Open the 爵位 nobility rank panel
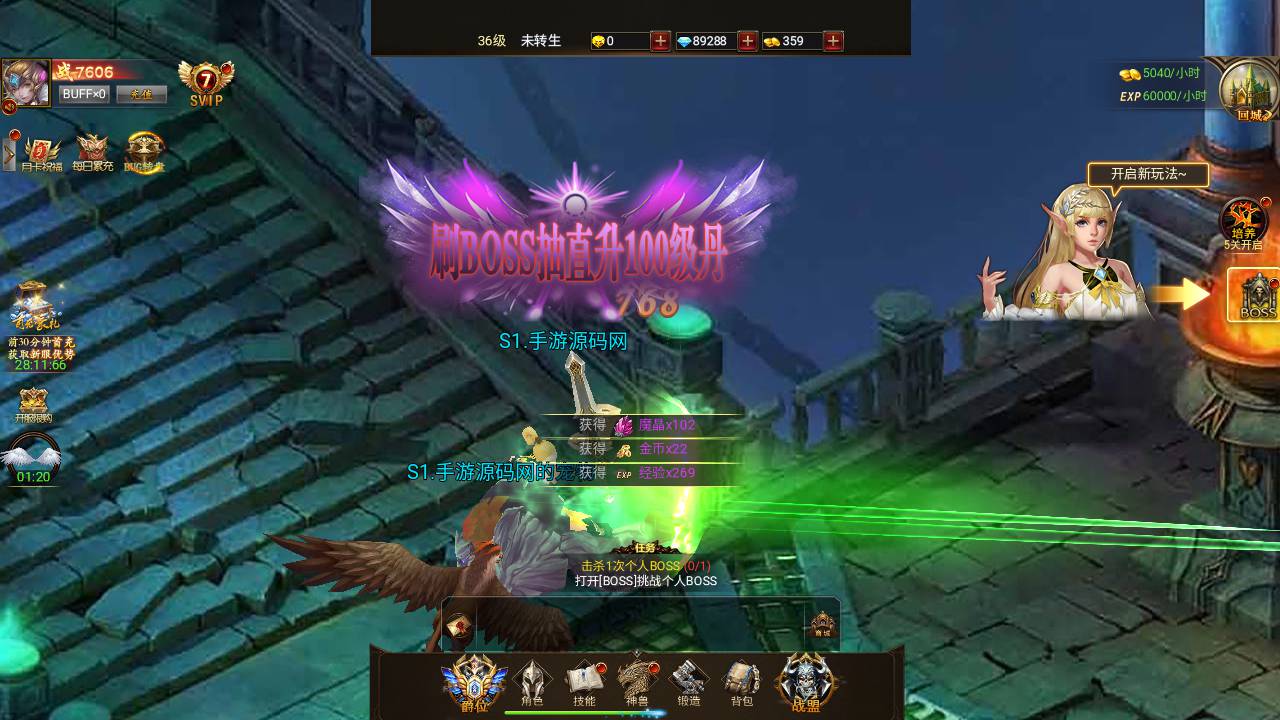The width and height of the screenshot is (1280, 720). [472, 678]
